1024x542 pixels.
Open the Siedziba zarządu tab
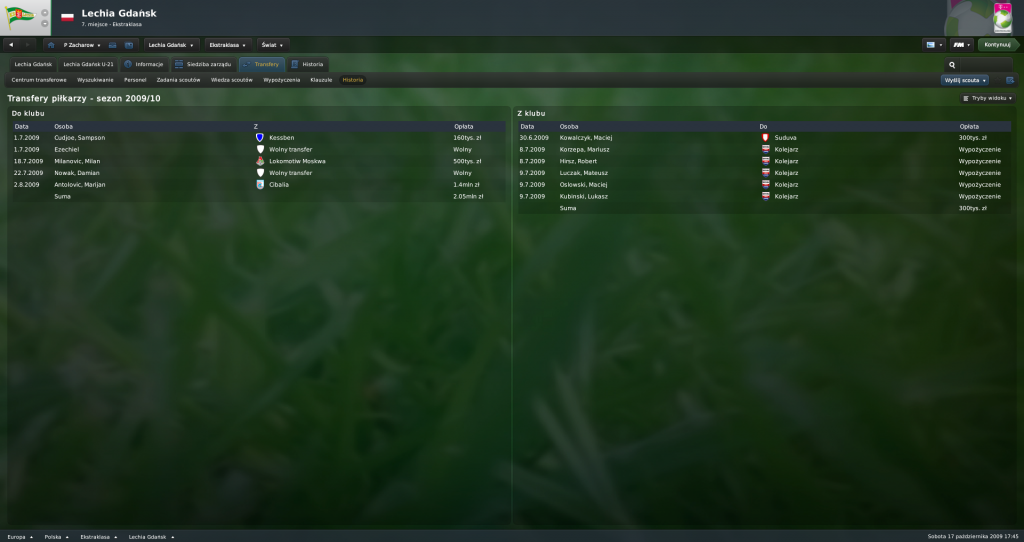[202, 64]
